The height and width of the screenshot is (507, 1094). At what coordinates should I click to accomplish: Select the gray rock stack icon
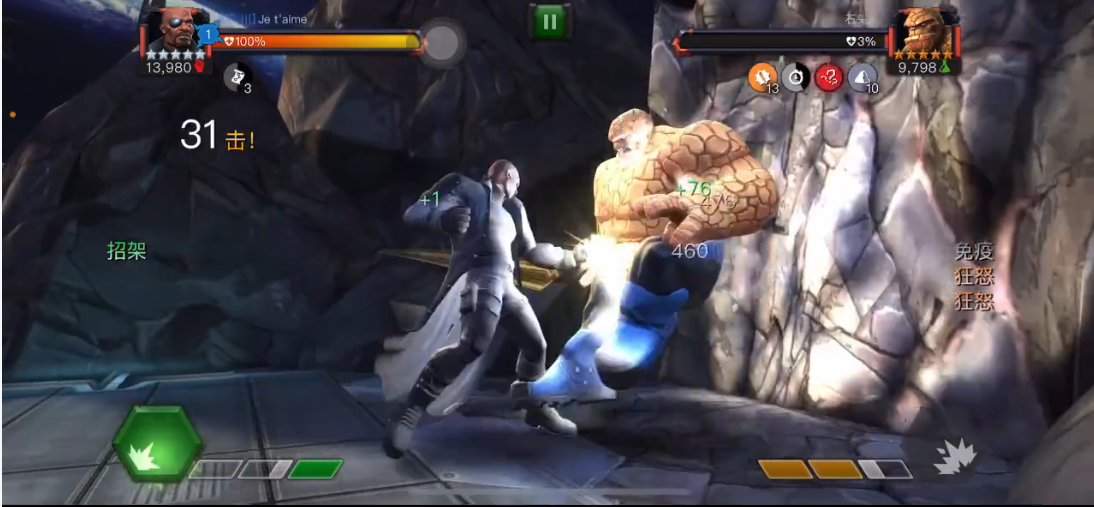[862, 77]
